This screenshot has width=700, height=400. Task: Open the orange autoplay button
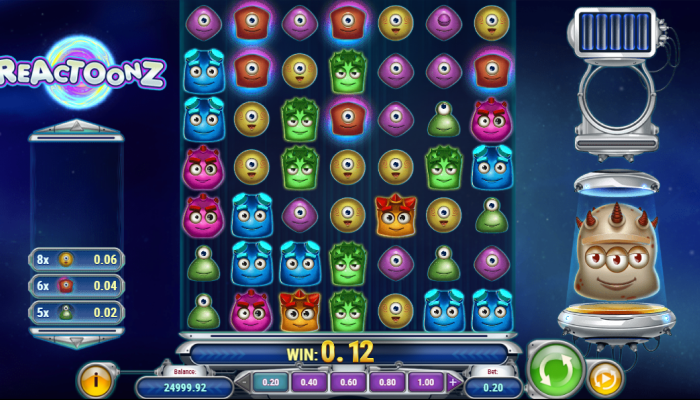tap(604, 378)
